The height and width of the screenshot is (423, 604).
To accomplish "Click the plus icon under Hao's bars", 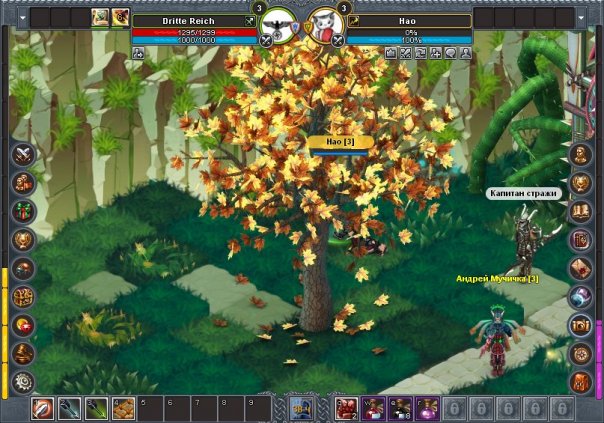I will click(436, 53).
